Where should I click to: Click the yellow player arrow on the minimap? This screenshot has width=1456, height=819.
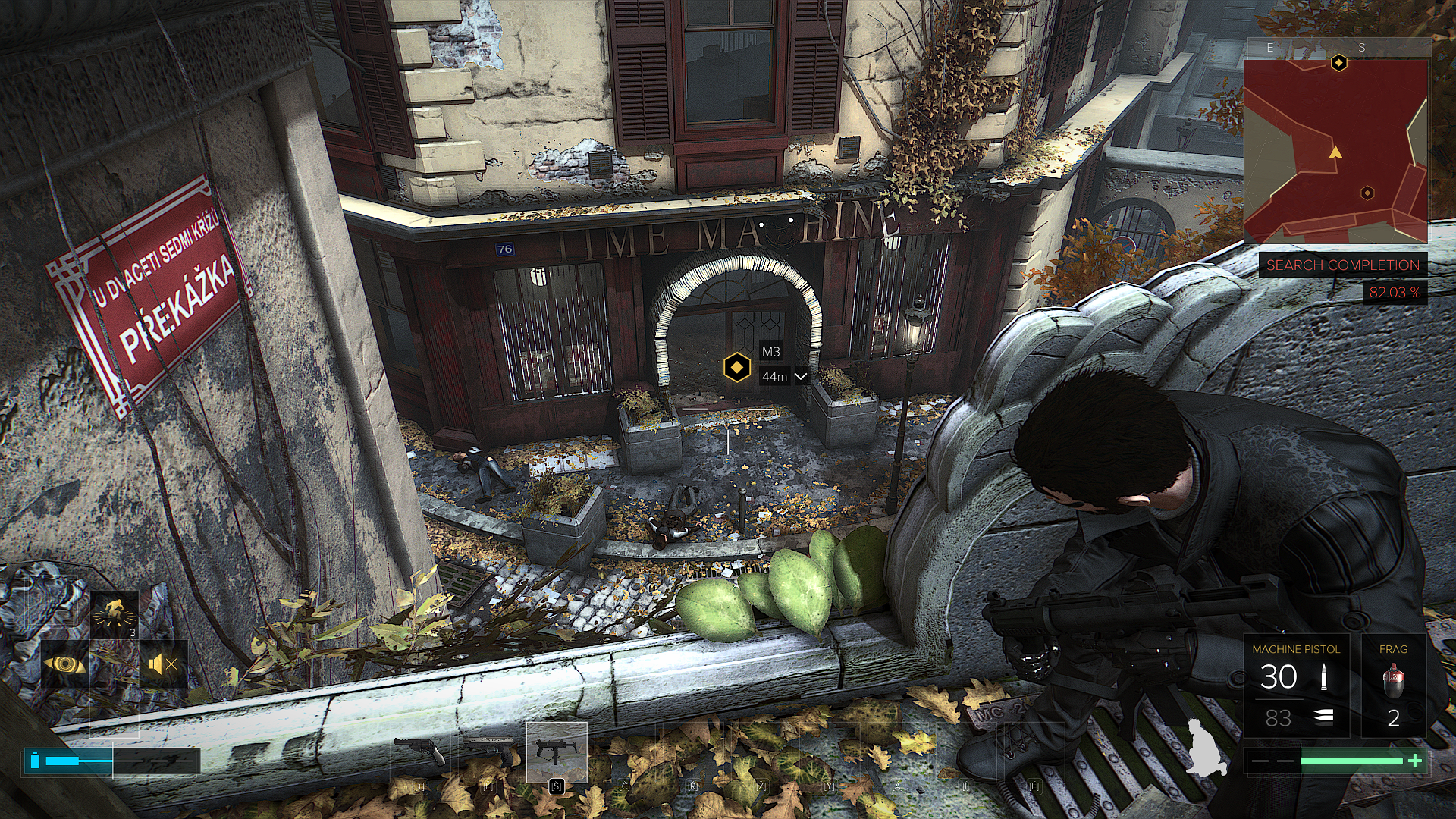point(1335,152)
